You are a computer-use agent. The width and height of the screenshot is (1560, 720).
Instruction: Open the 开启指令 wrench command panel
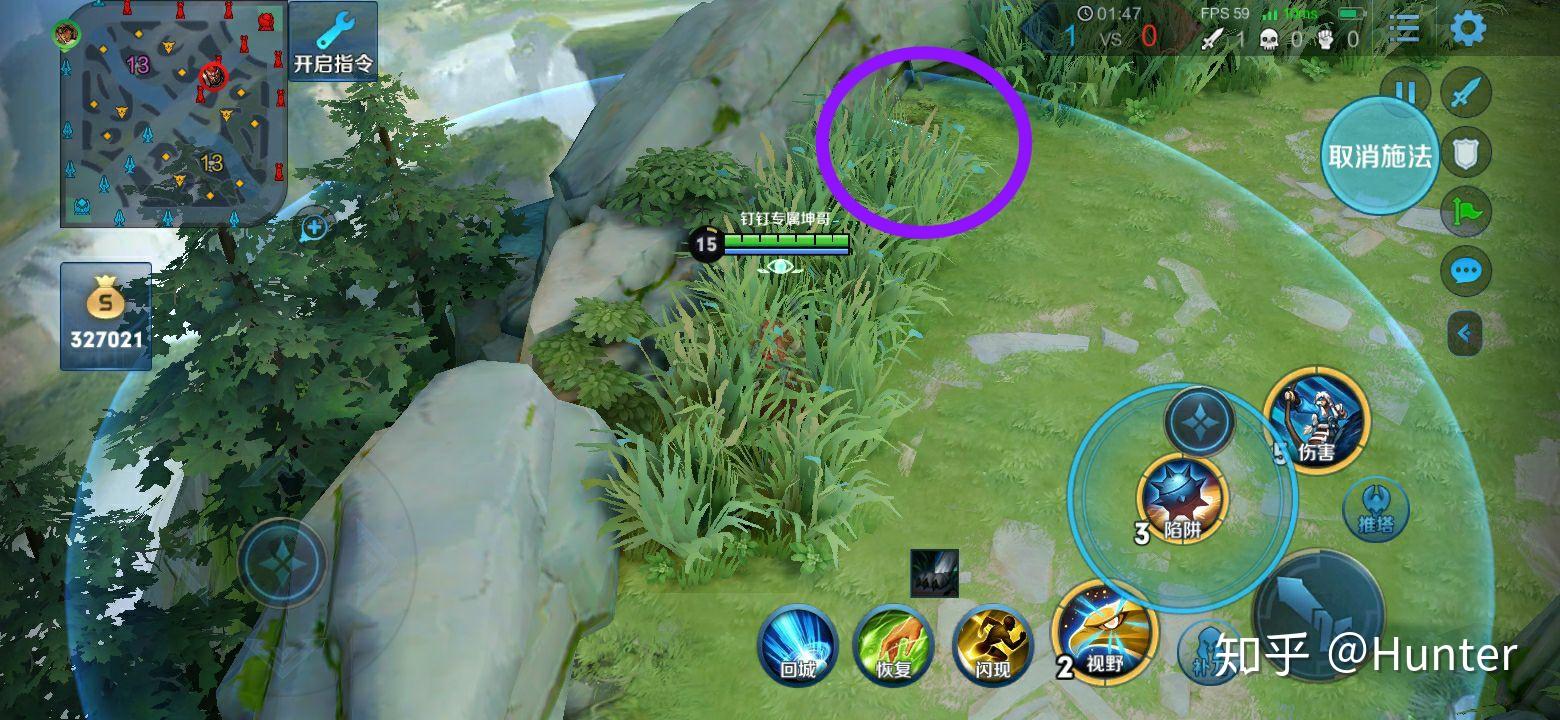point(333,42)
